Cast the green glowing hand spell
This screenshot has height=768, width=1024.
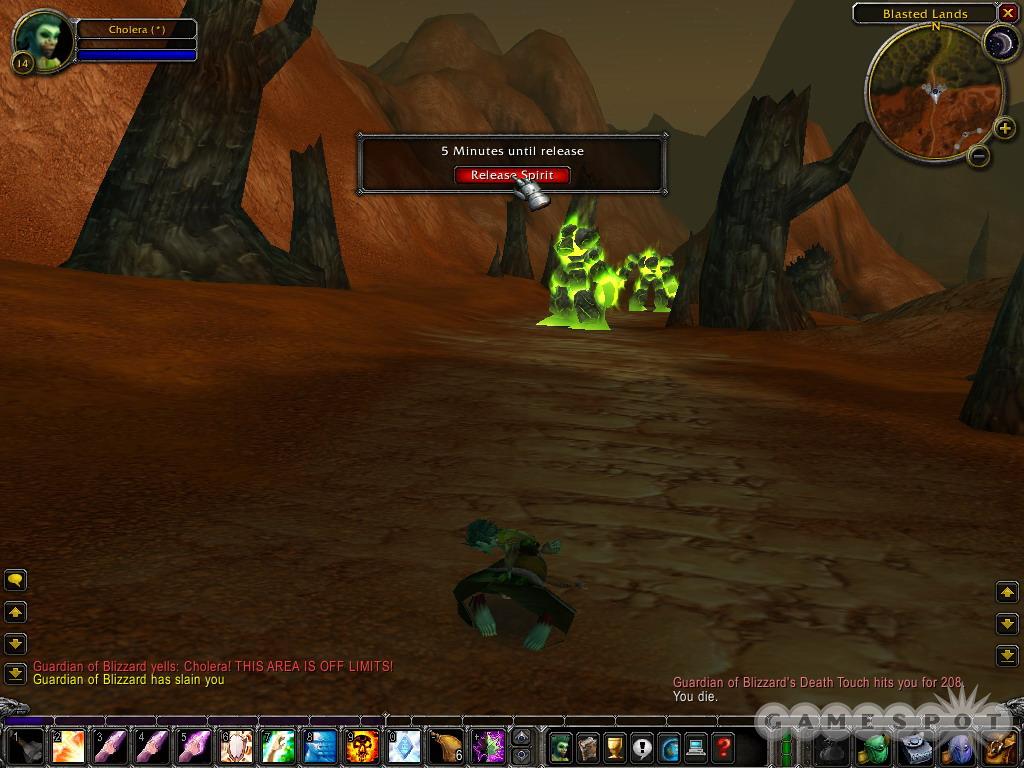click(x=278, y=747)
